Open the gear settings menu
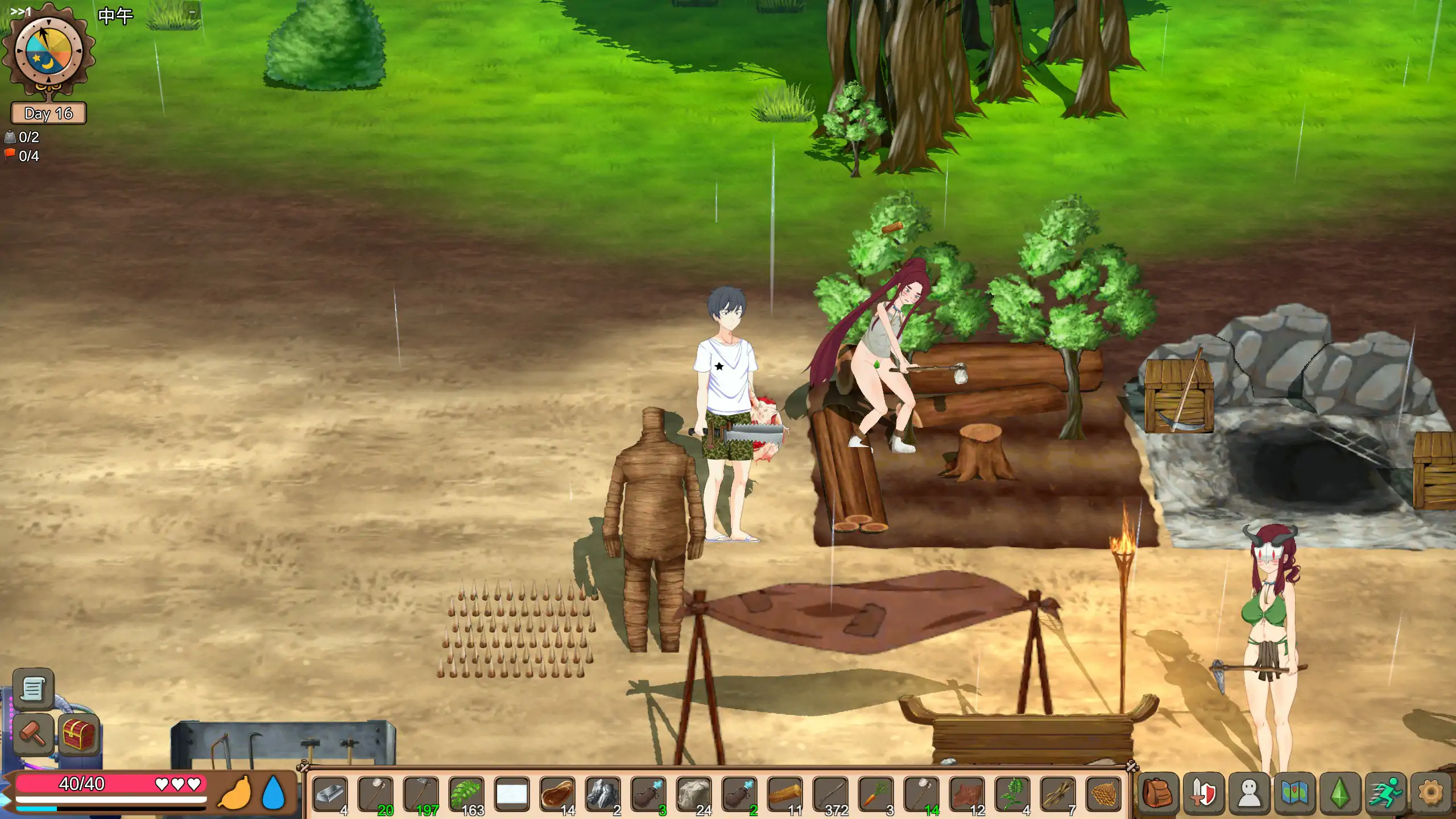 (1431, 793)
